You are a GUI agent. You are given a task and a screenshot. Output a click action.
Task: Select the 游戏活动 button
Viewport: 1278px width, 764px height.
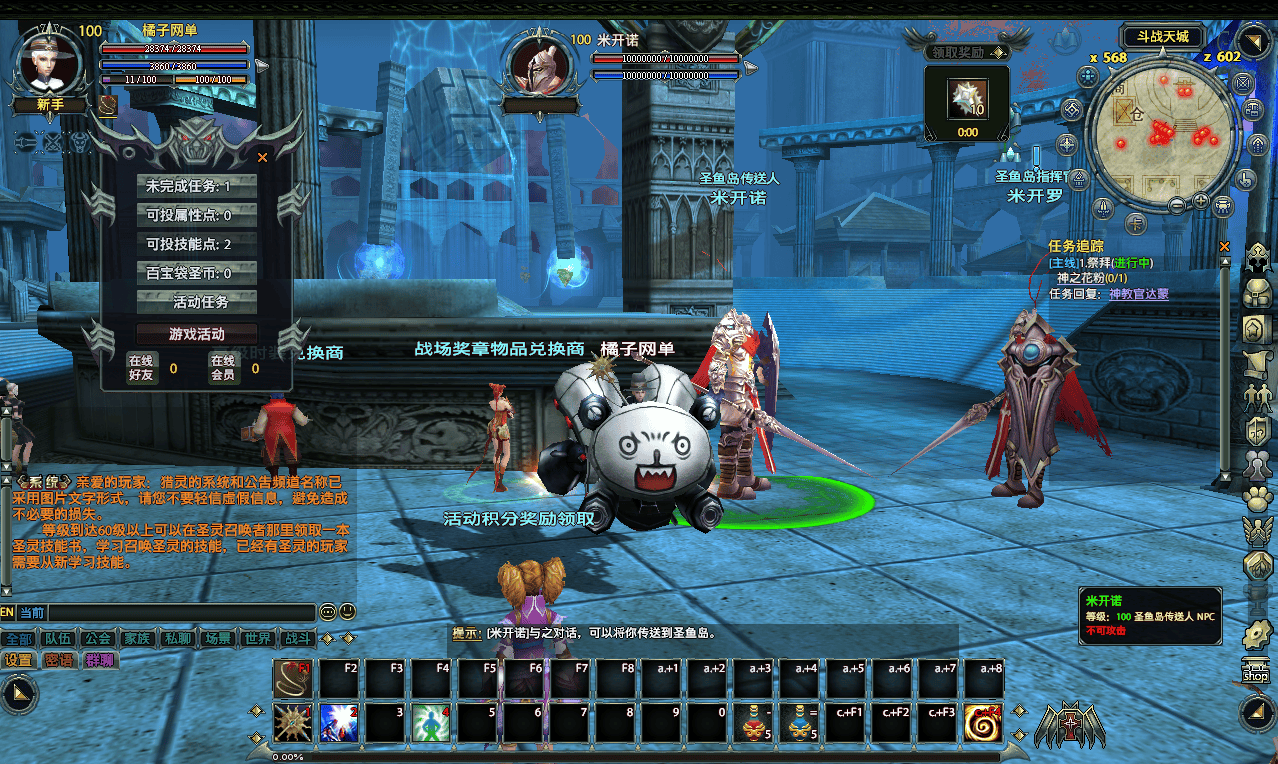pos(197,334)
